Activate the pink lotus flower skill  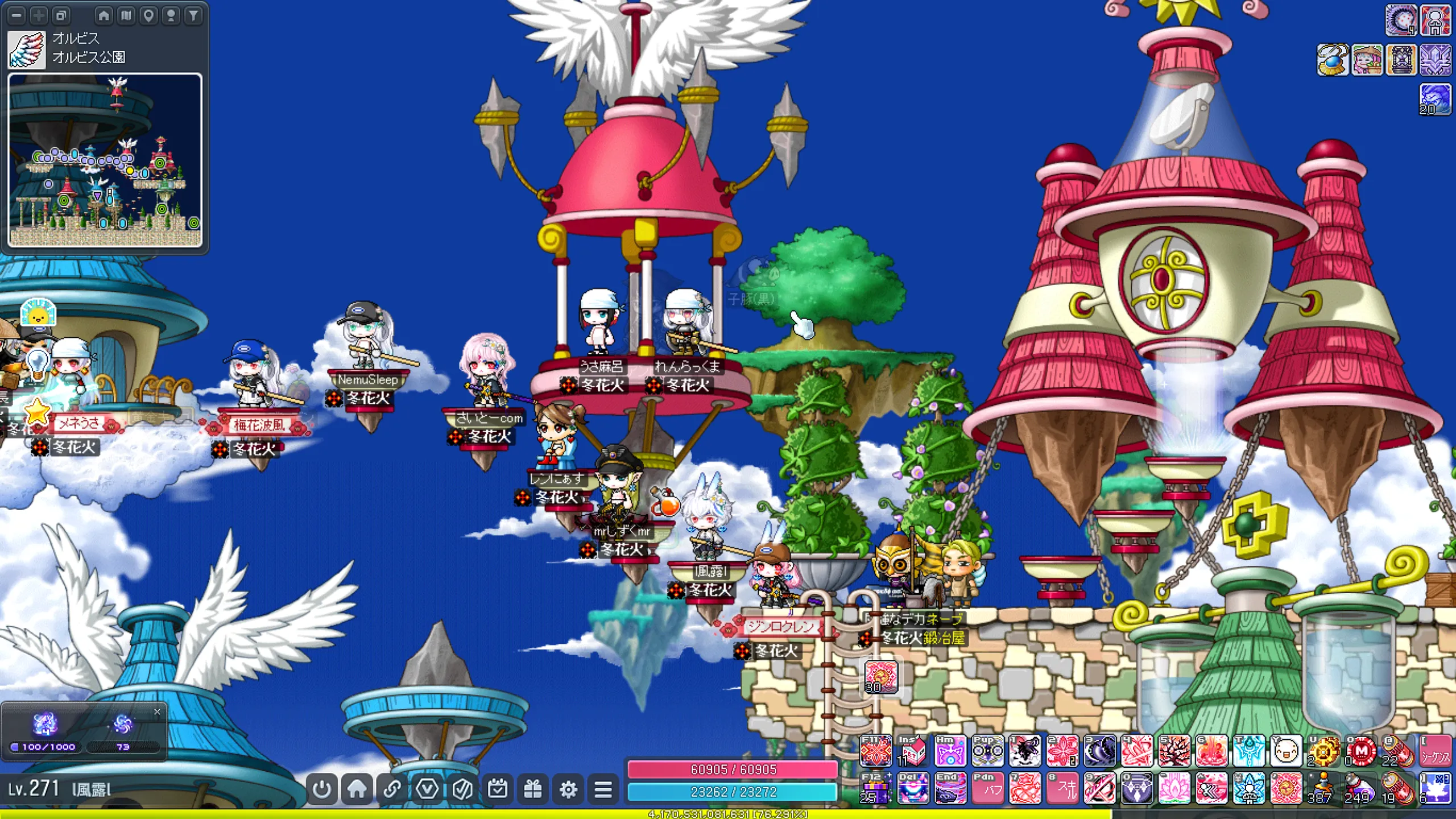coord(1173,789)
